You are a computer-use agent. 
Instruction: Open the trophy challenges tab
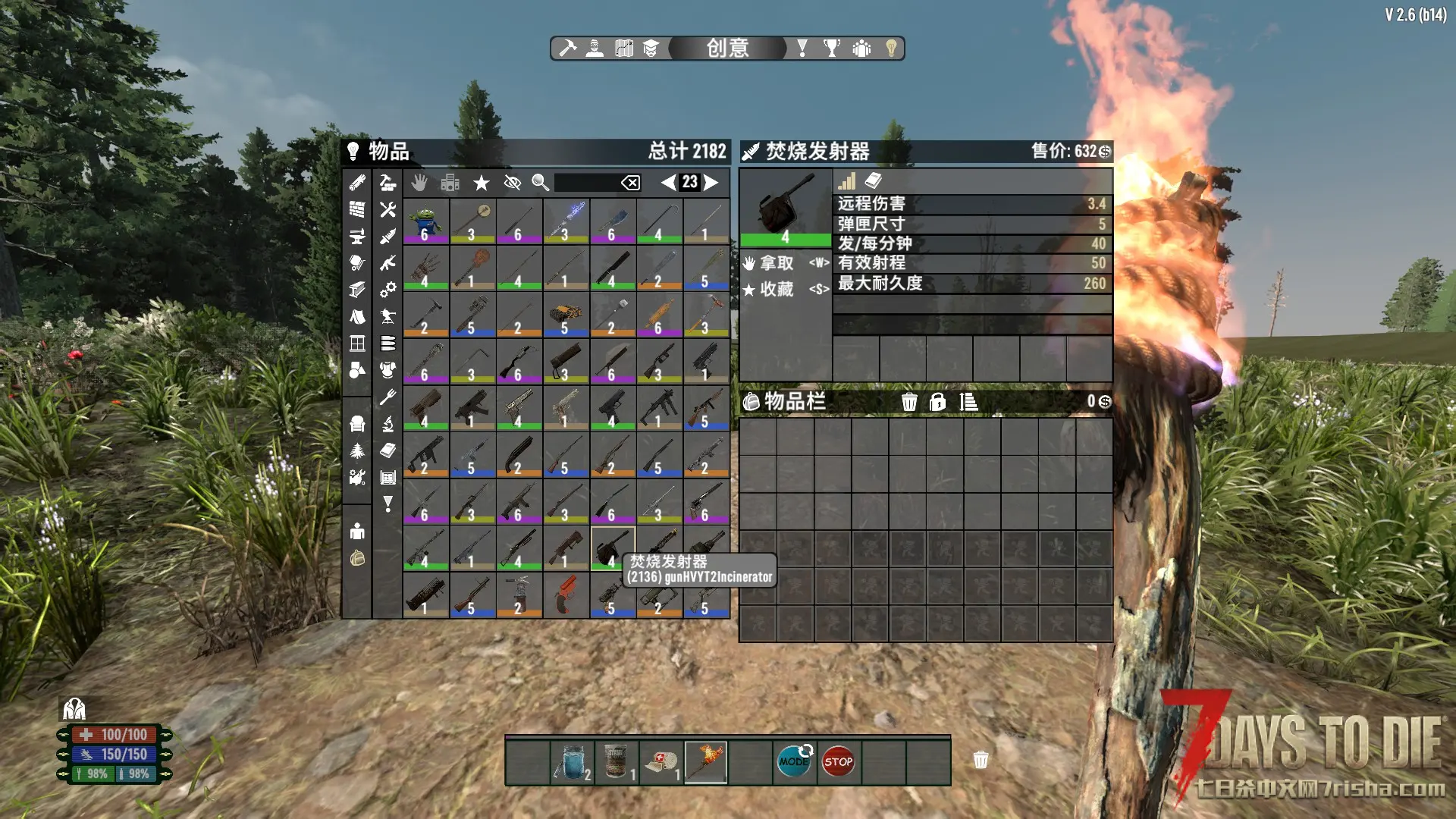(x=832, y=49)
